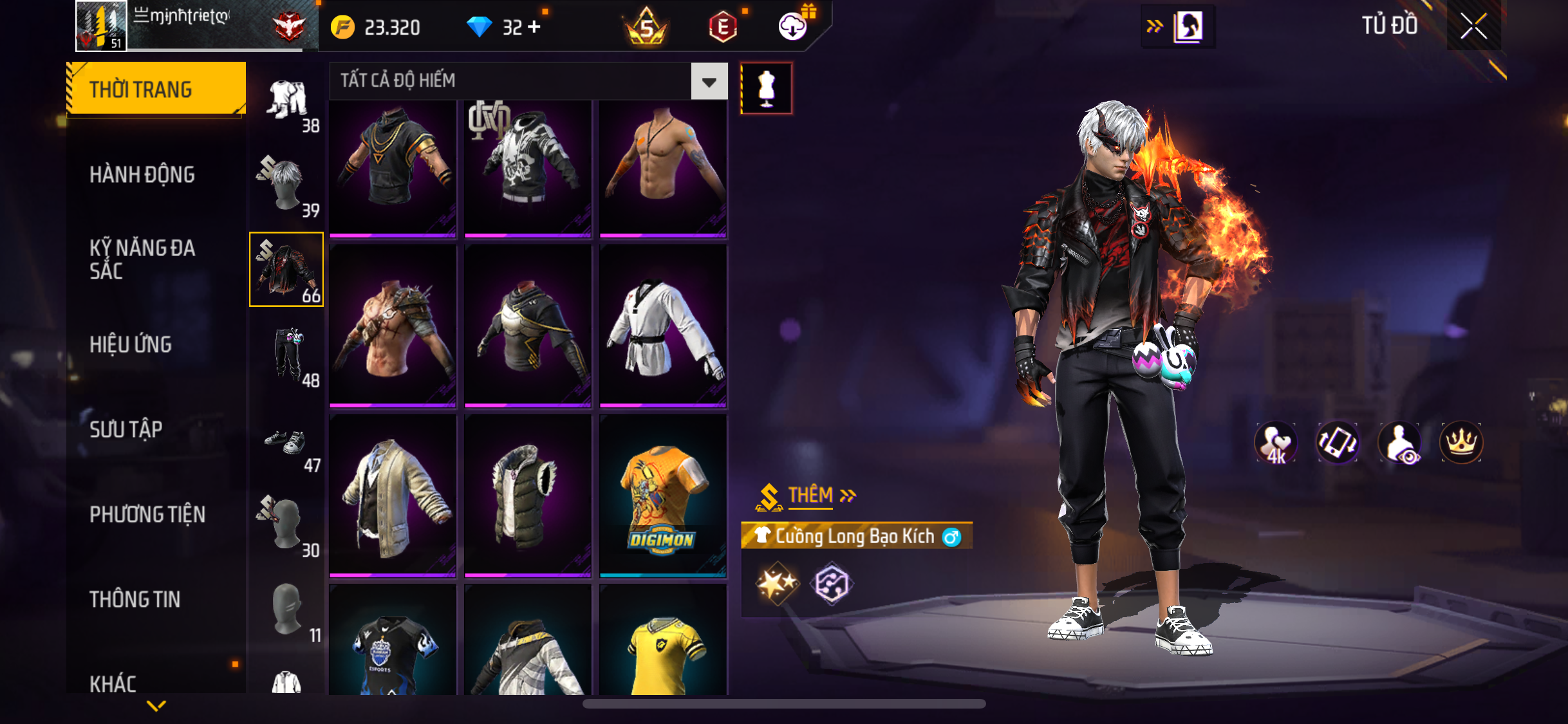Select the beige cardigan jacket
This screenshot has height=724, width=1568.
pos(393,496)
